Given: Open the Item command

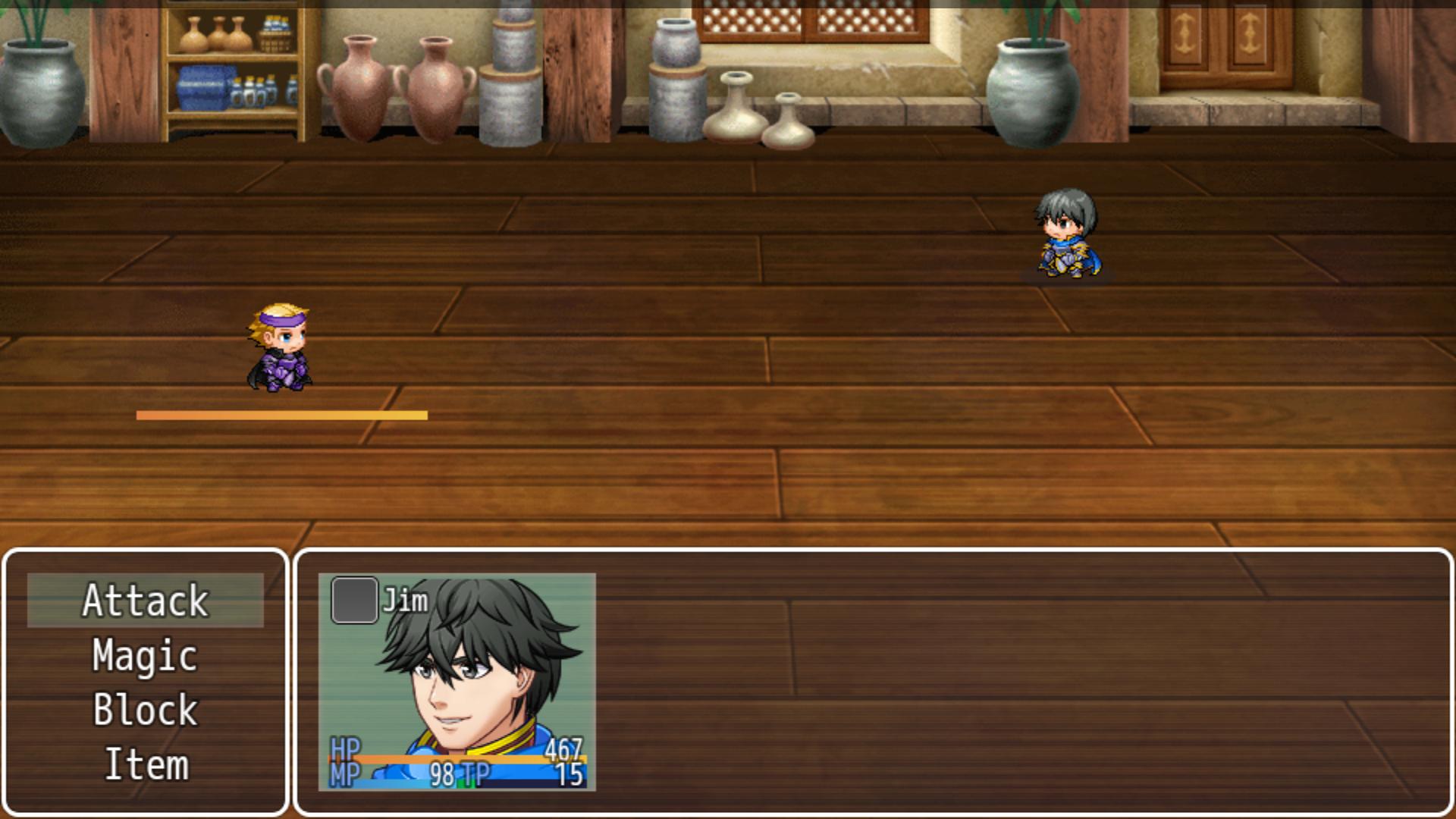Looking at the screenshot, I should (x=146, y=764).
